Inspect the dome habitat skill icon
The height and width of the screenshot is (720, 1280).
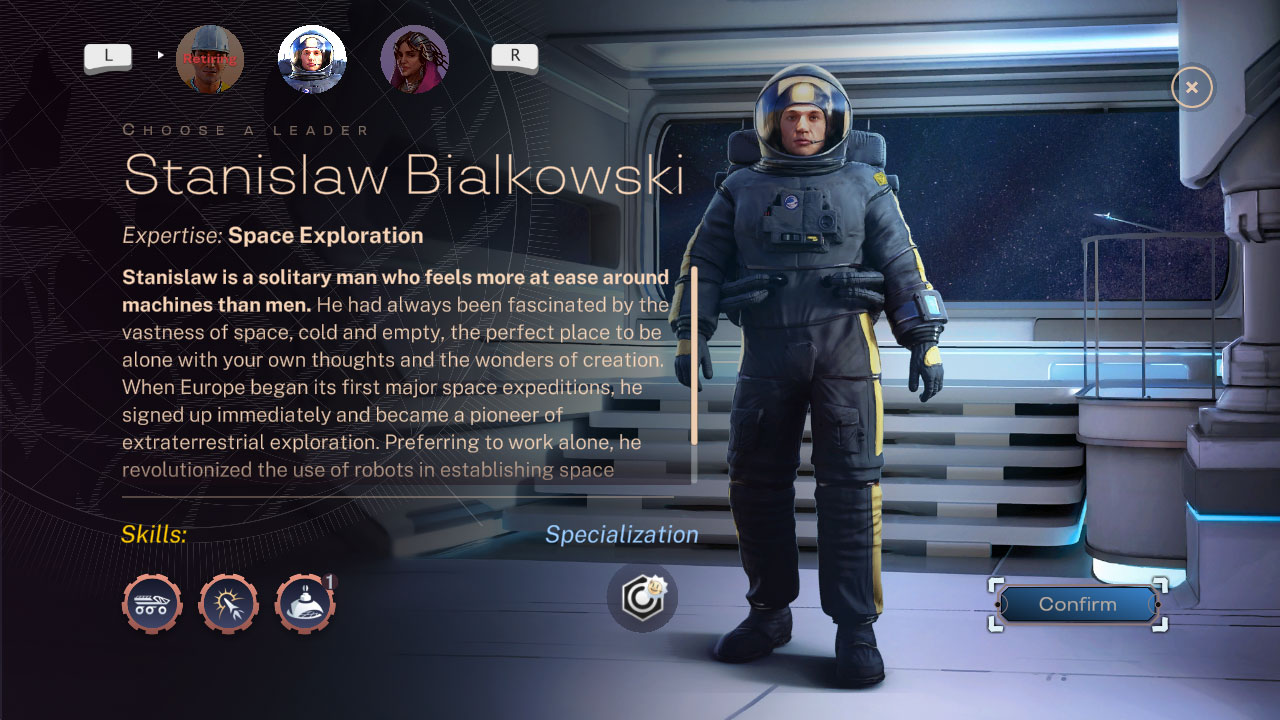[305, 604]
